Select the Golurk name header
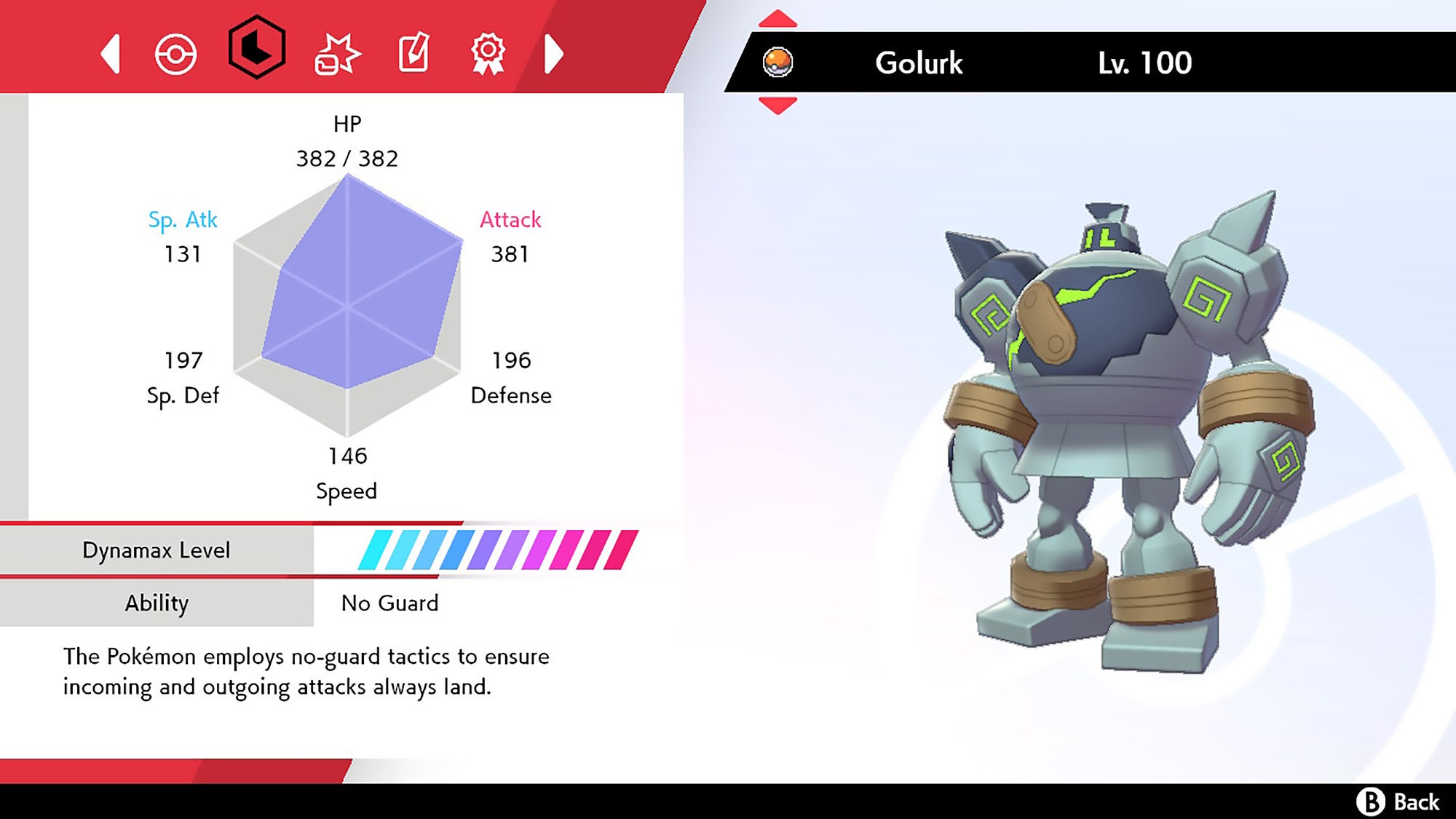Screen dimensions: 1456x819 (919, 63)
